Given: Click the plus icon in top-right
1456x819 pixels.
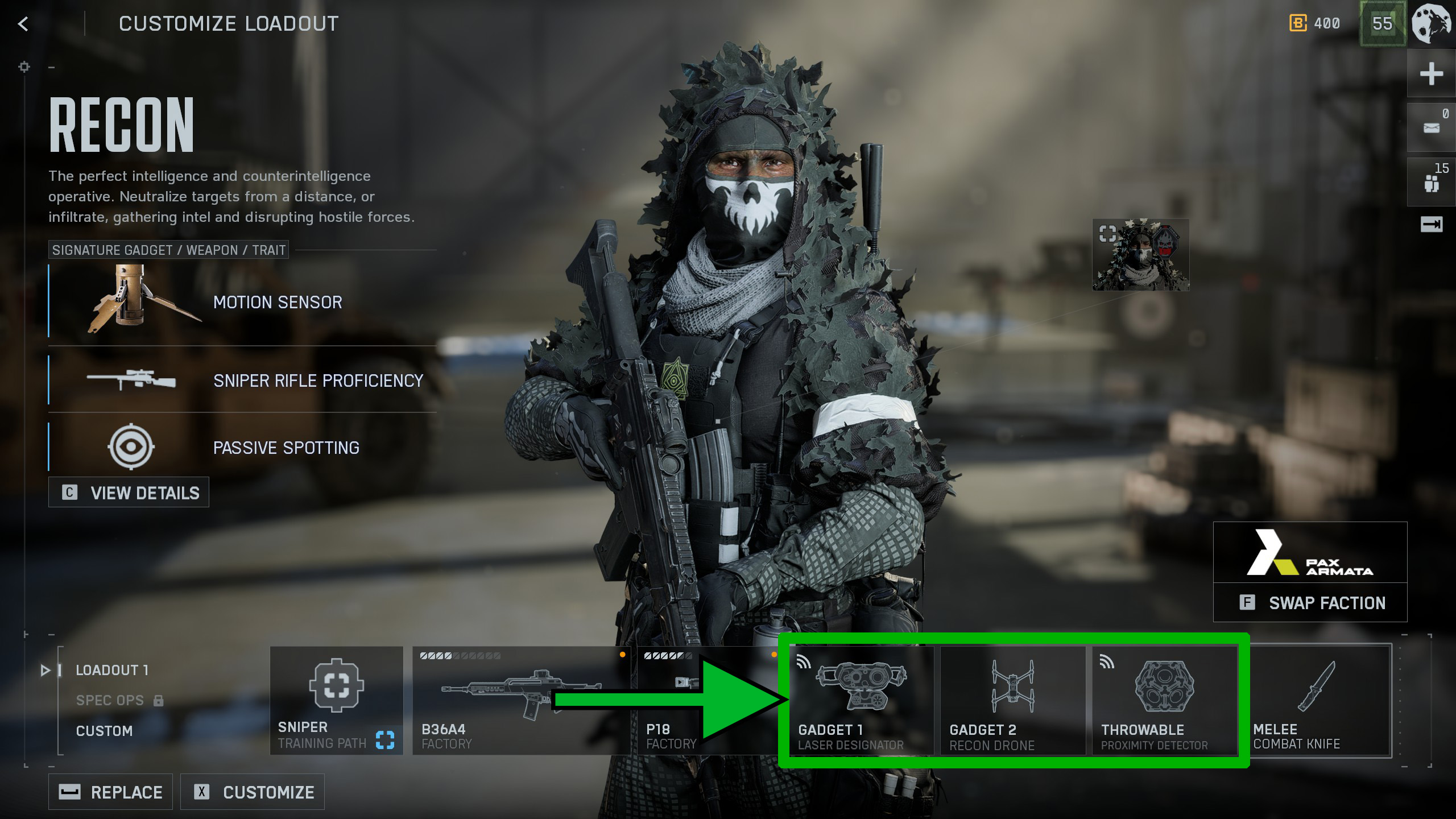Looking at the screenshot, I should [1431, 74].
